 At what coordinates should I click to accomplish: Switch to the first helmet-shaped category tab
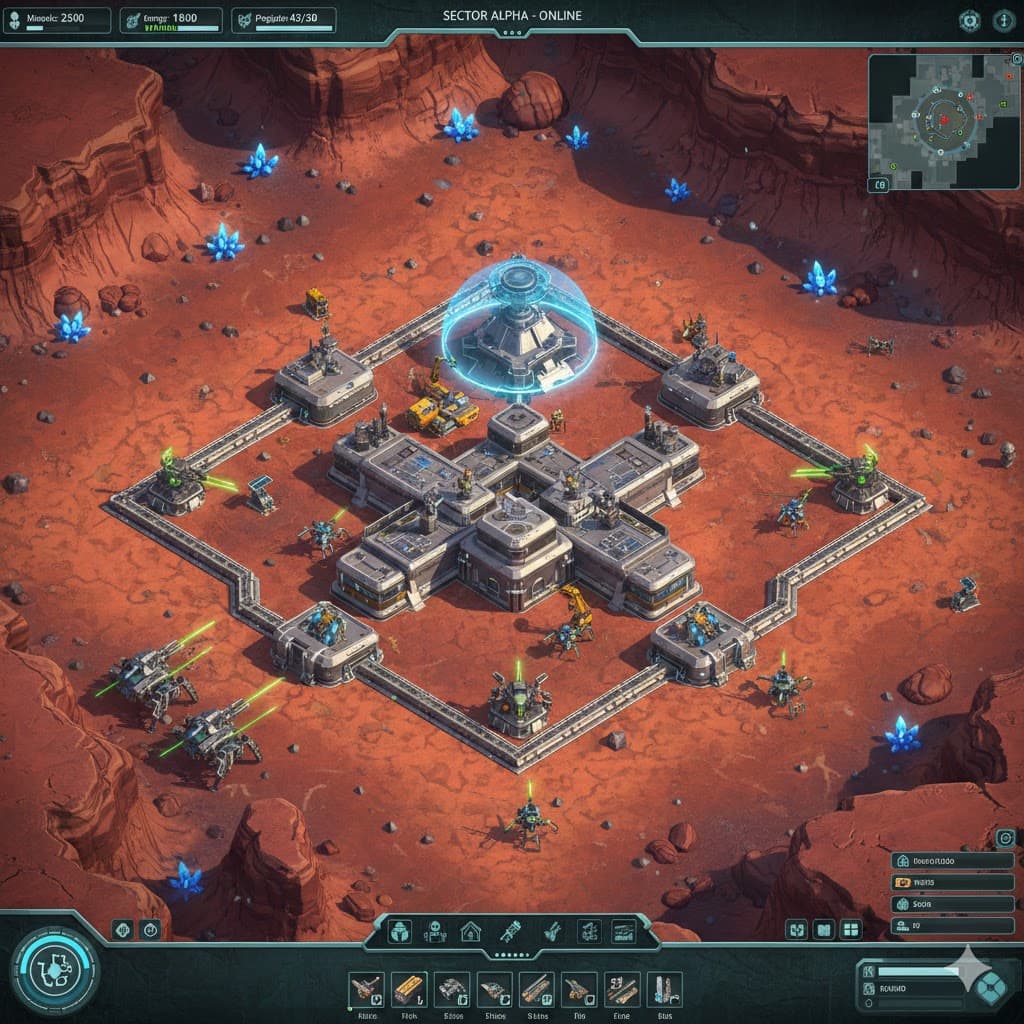tap(399, 932)
